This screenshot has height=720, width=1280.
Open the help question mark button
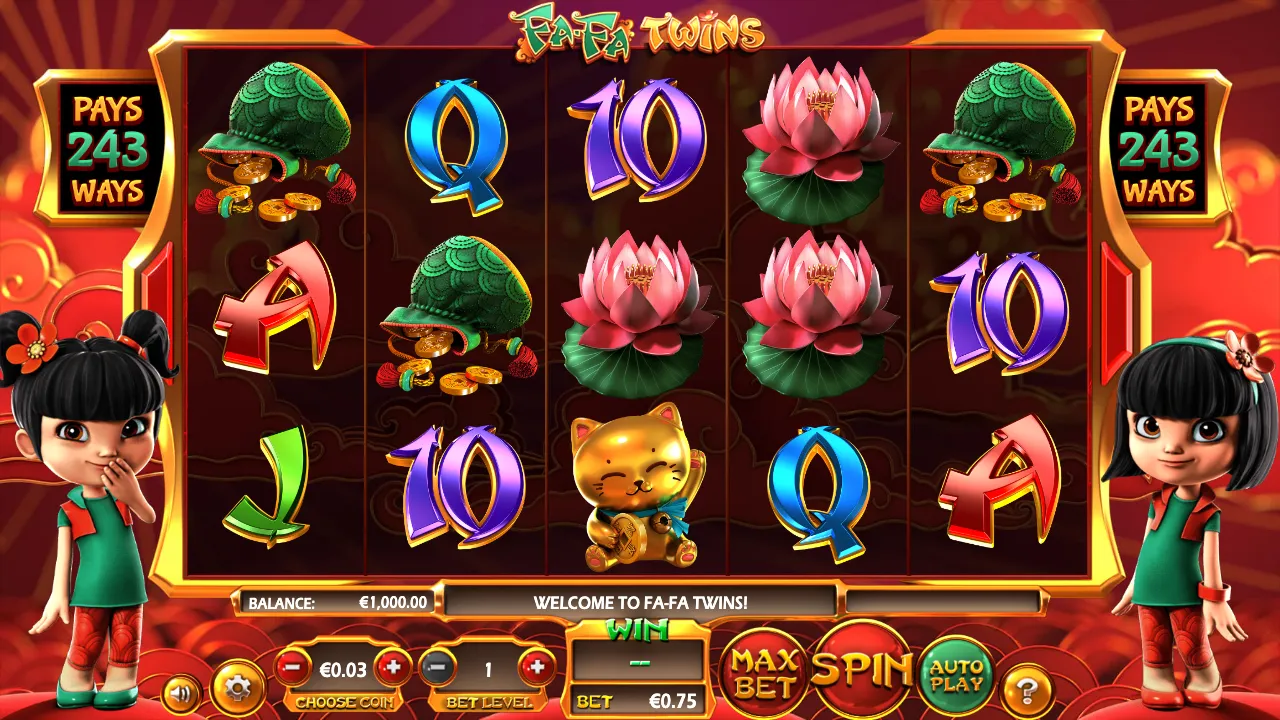click(x=1027, y=688)
